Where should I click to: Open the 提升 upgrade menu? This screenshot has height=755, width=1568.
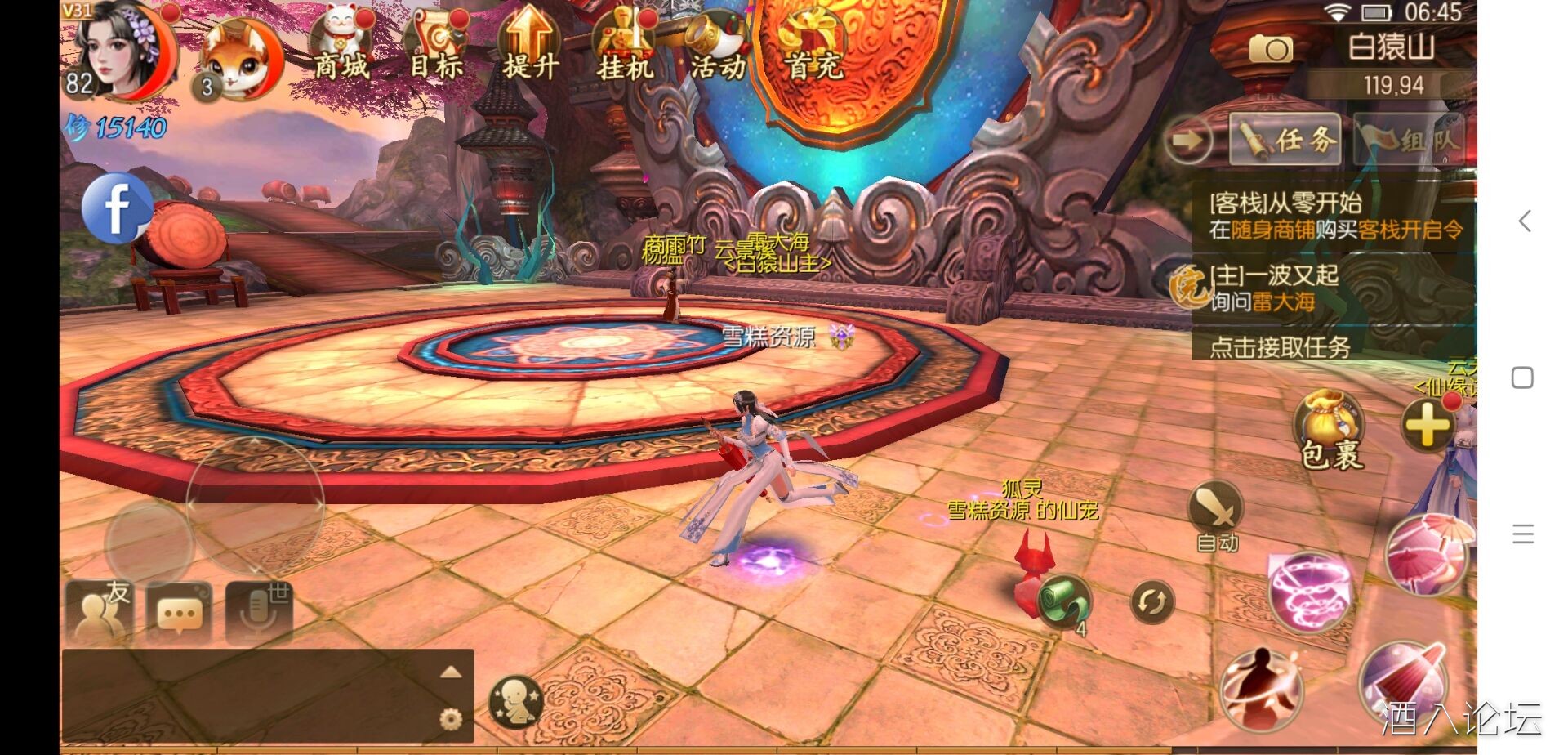pos(530,45)
